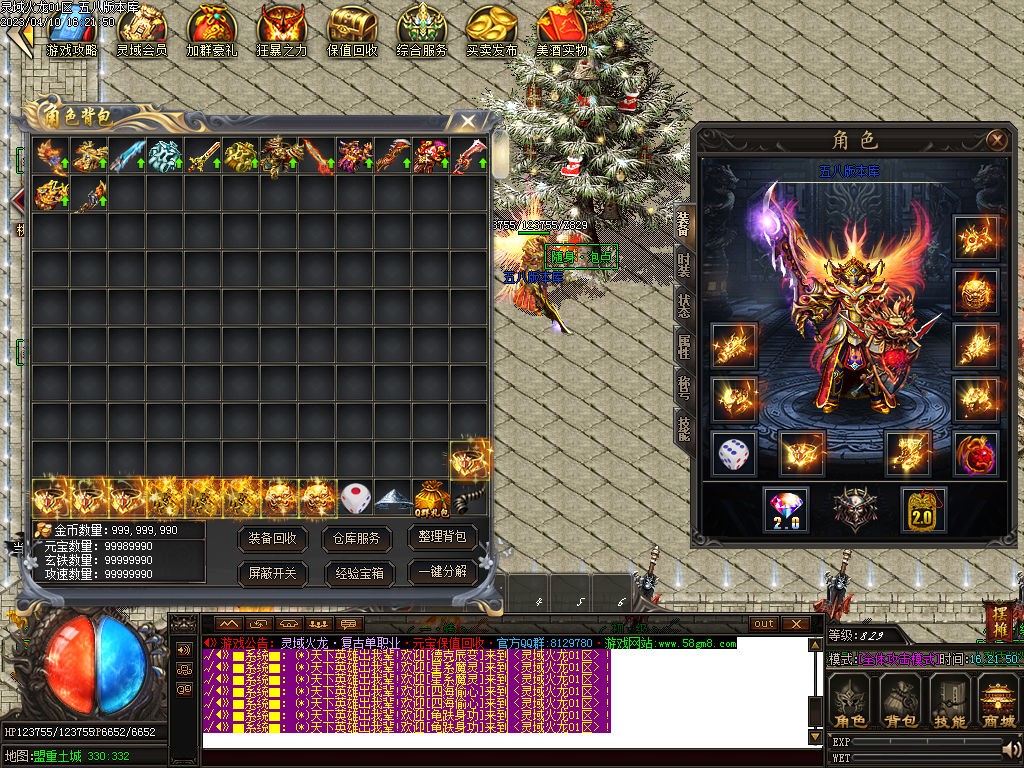Click the chat window's out button
Screen dimensions: 1024x768
pyautogui.click(x=764, y=624)
